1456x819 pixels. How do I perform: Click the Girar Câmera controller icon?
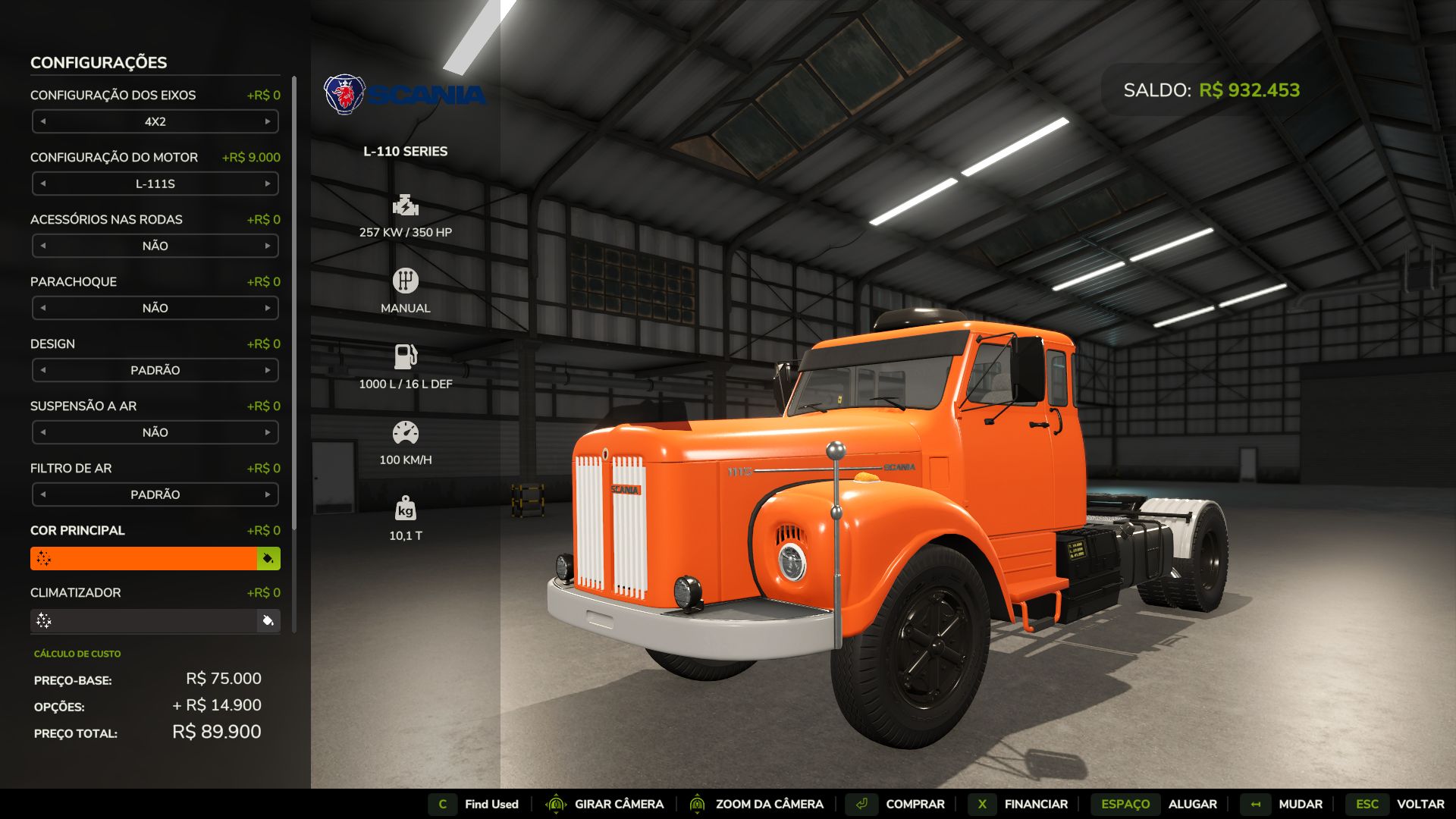coord(558,804)
